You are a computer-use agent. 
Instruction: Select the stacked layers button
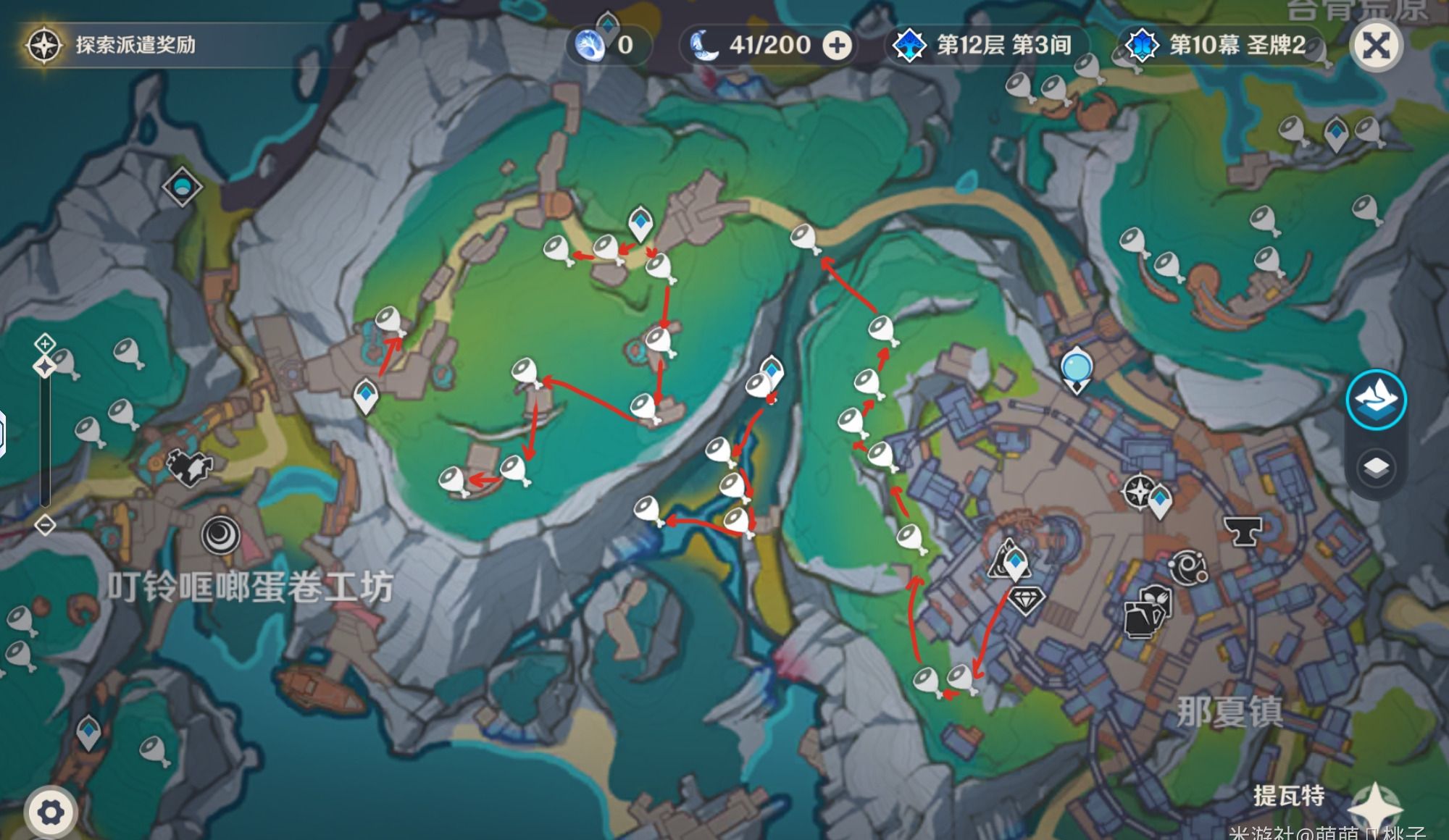coord(1376,468)
